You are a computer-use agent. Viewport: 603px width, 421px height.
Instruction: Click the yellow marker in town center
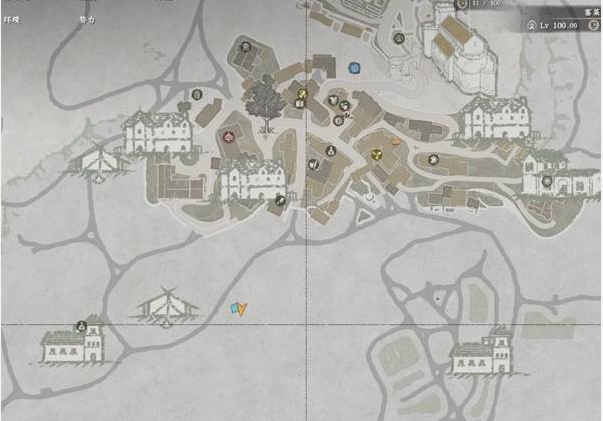click(377, 154)
